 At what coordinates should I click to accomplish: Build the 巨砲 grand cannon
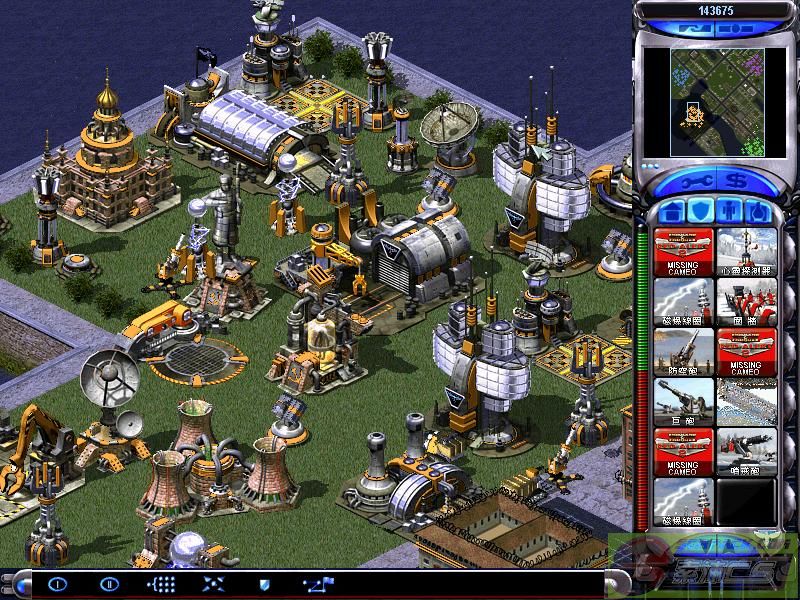pos(684,401)
